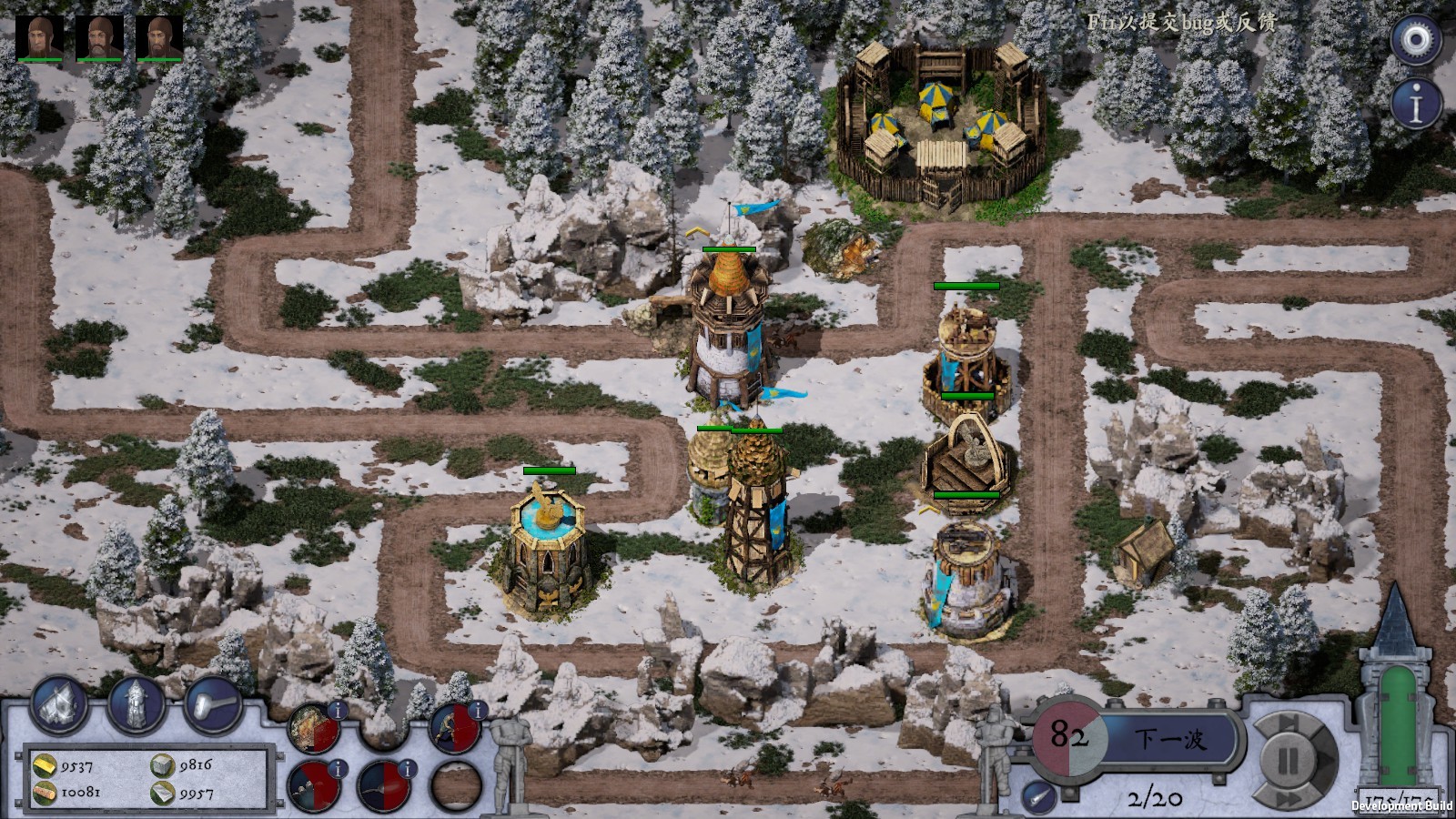Set game speed to fast-forward
The width and height of the screenshot is (1456, 819).
[1290, 799]
